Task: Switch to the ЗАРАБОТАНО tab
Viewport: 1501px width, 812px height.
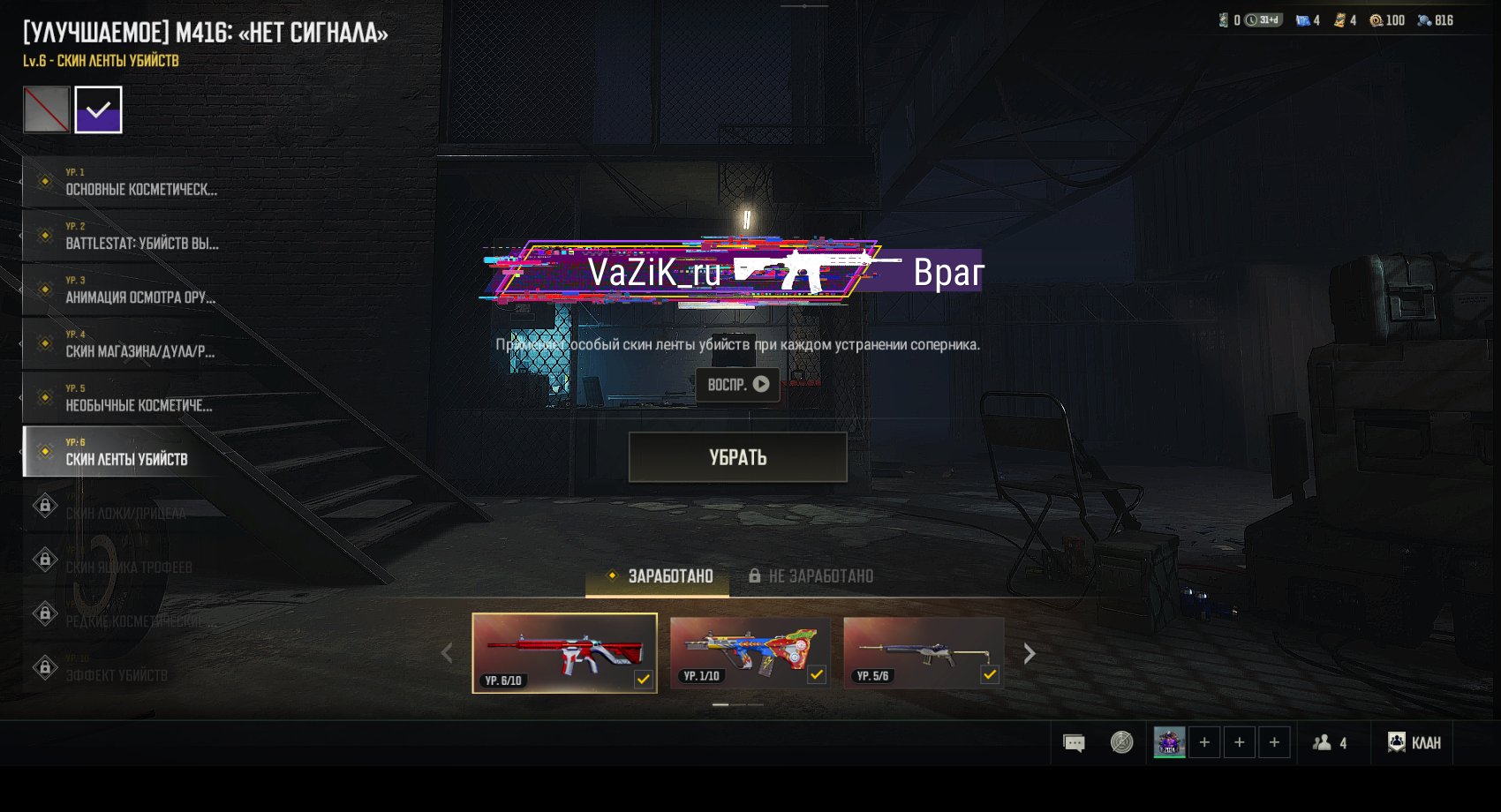Action: point(659,576)
